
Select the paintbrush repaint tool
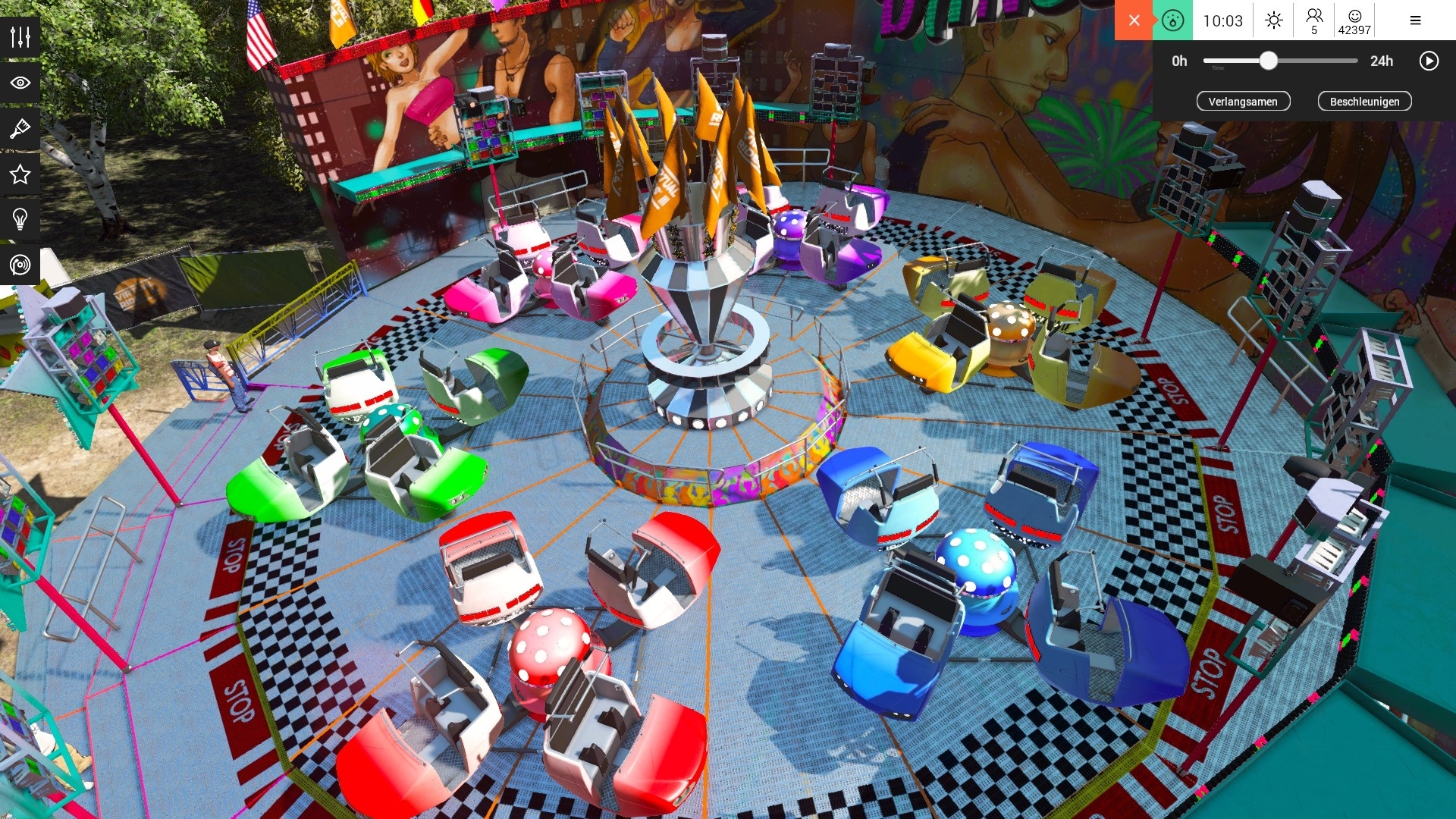point(20,127)
